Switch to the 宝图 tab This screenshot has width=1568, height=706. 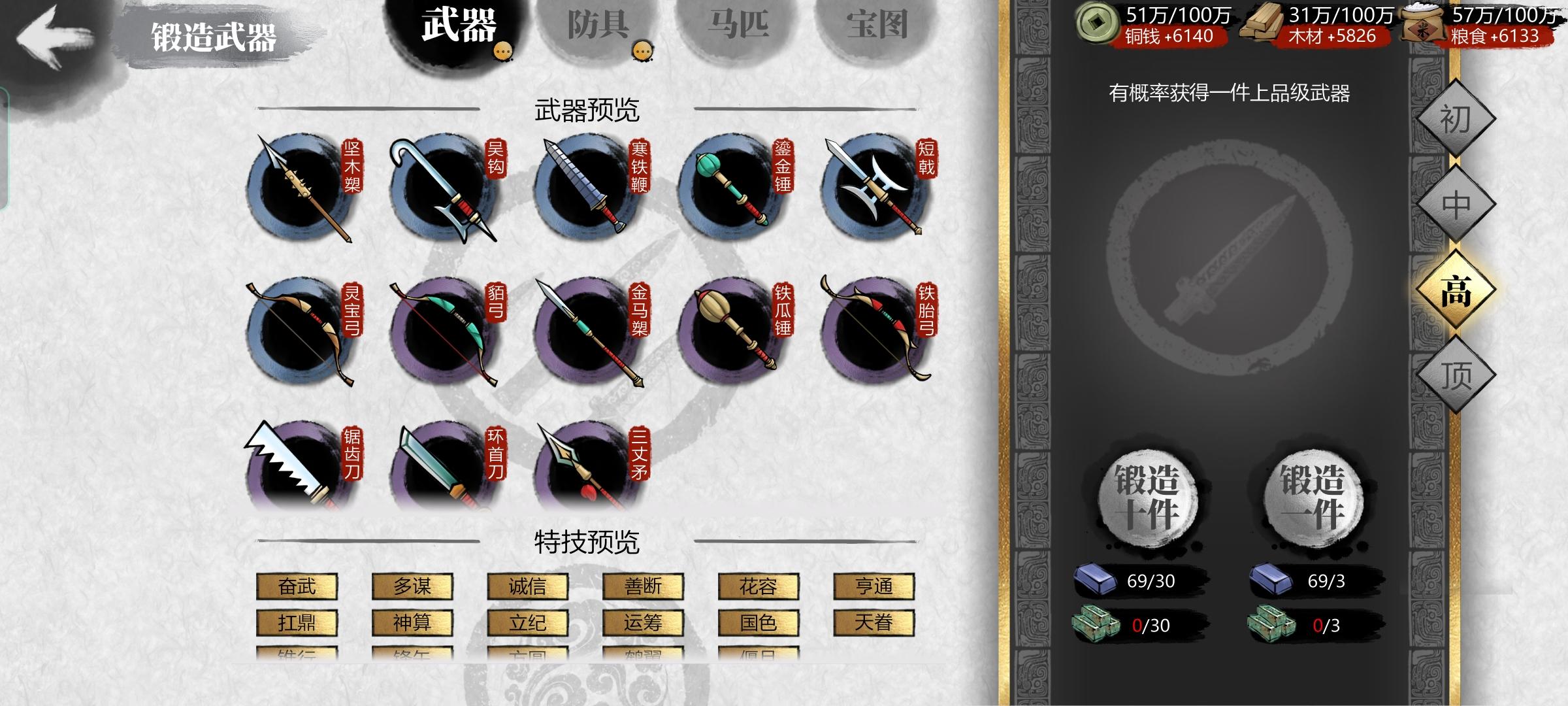(878, 24)
